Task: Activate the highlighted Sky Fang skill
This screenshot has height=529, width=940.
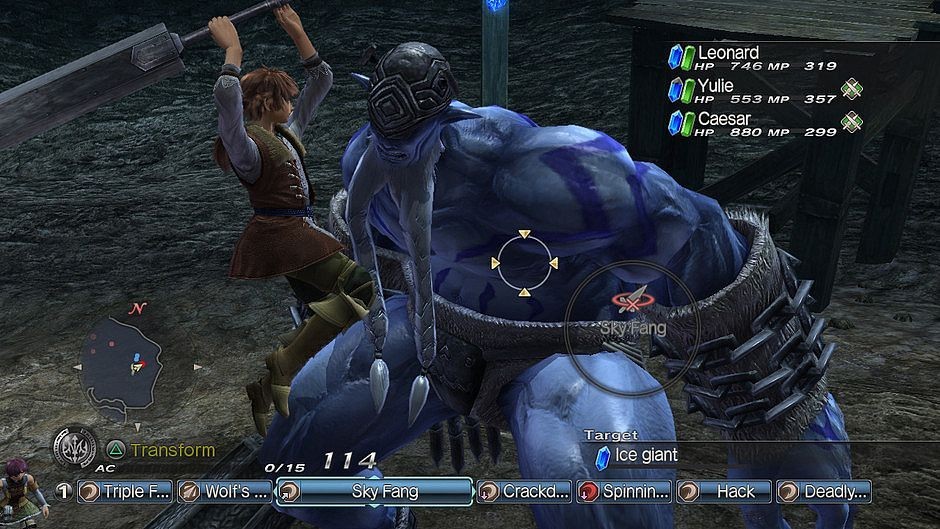Action: tap(373, 491)
